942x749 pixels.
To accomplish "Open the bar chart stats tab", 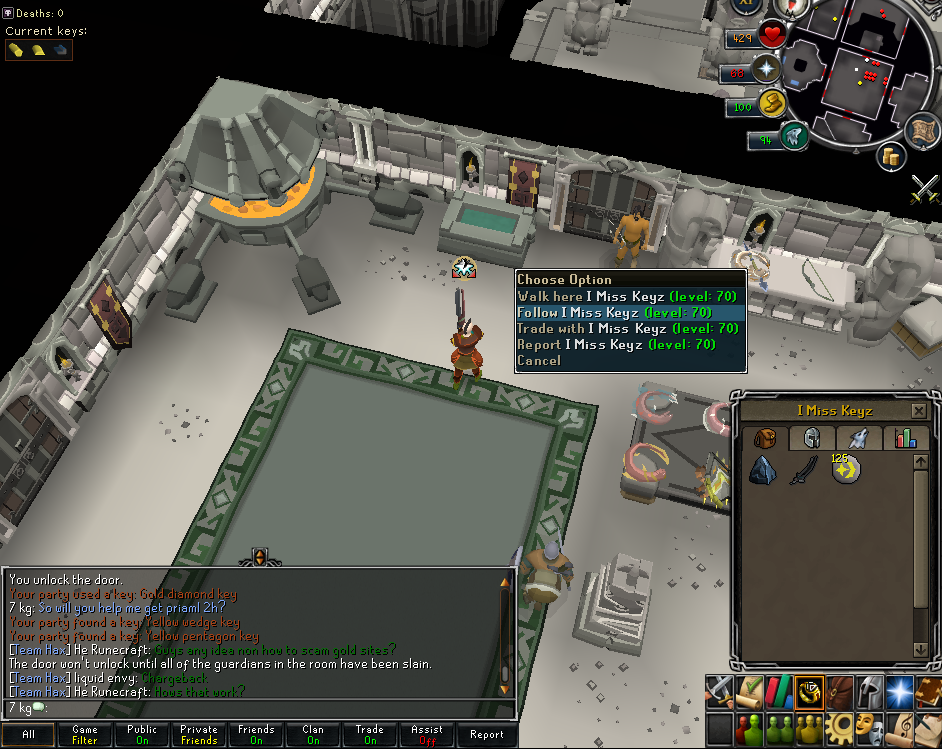I will click(x=906, y=438).
